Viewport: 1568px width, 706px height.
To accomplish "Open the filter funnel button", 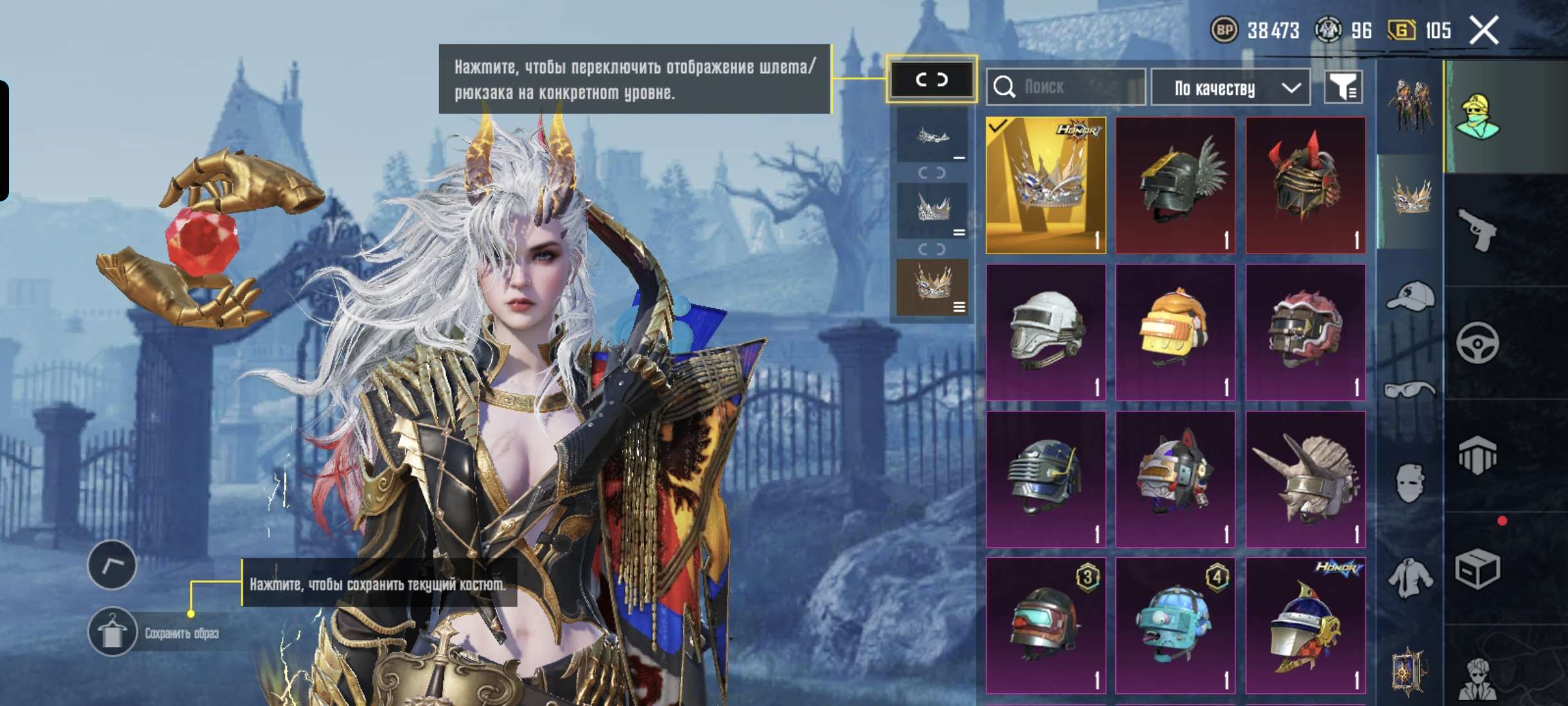I will [1343, 87].
